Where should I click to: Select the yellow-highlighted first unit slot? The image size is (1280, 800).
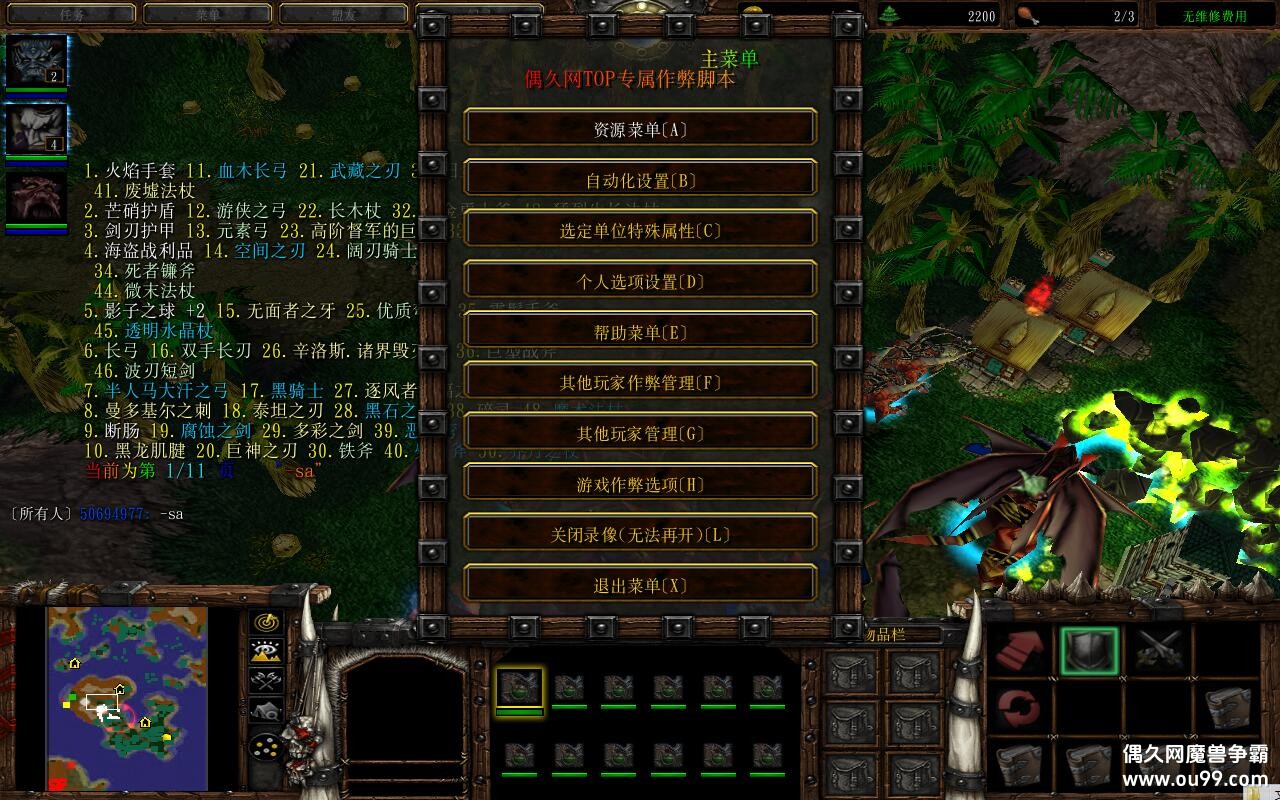pyautogui.click(x=521, y=687)
